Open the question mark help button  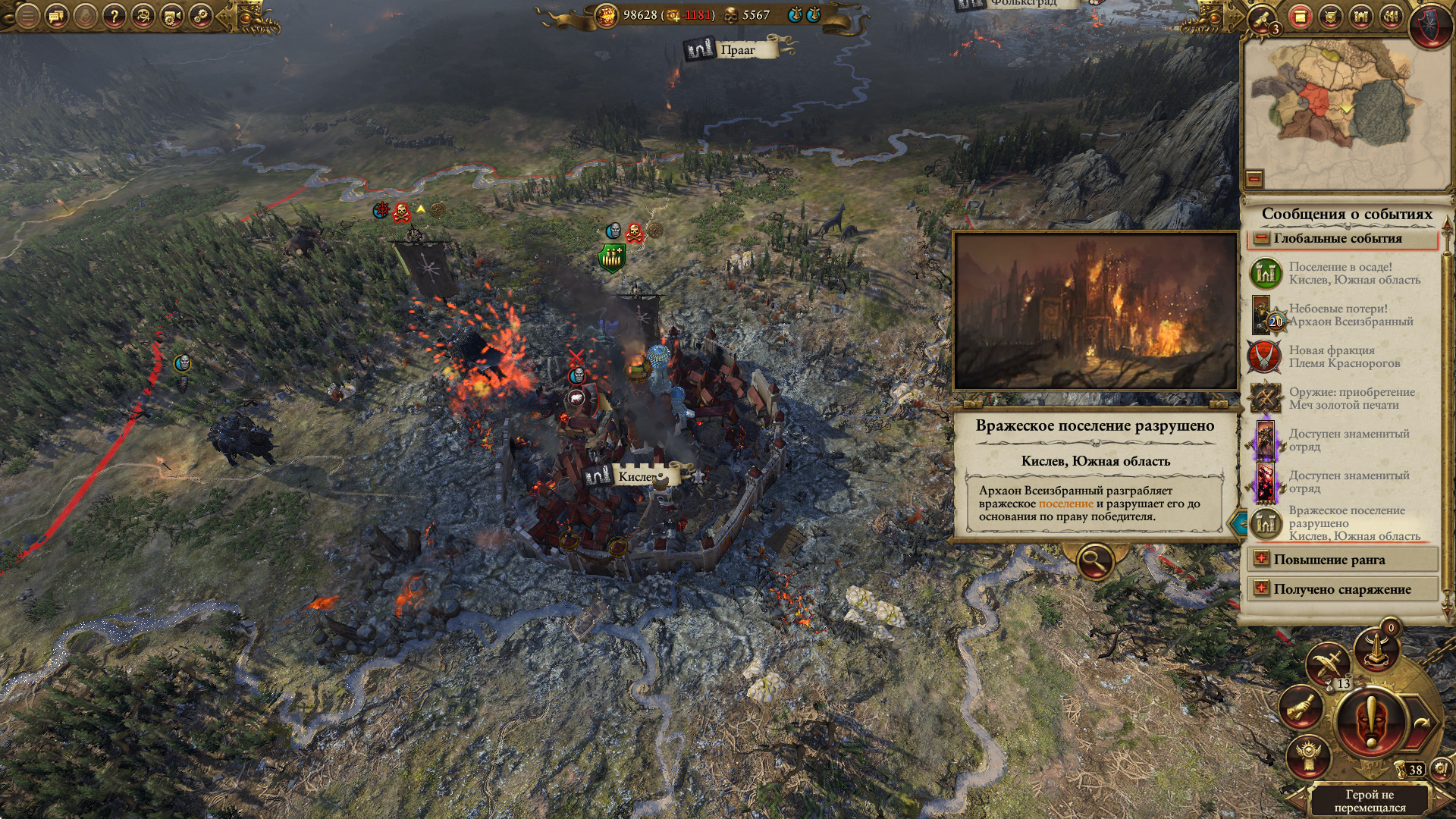click(114, 16)
